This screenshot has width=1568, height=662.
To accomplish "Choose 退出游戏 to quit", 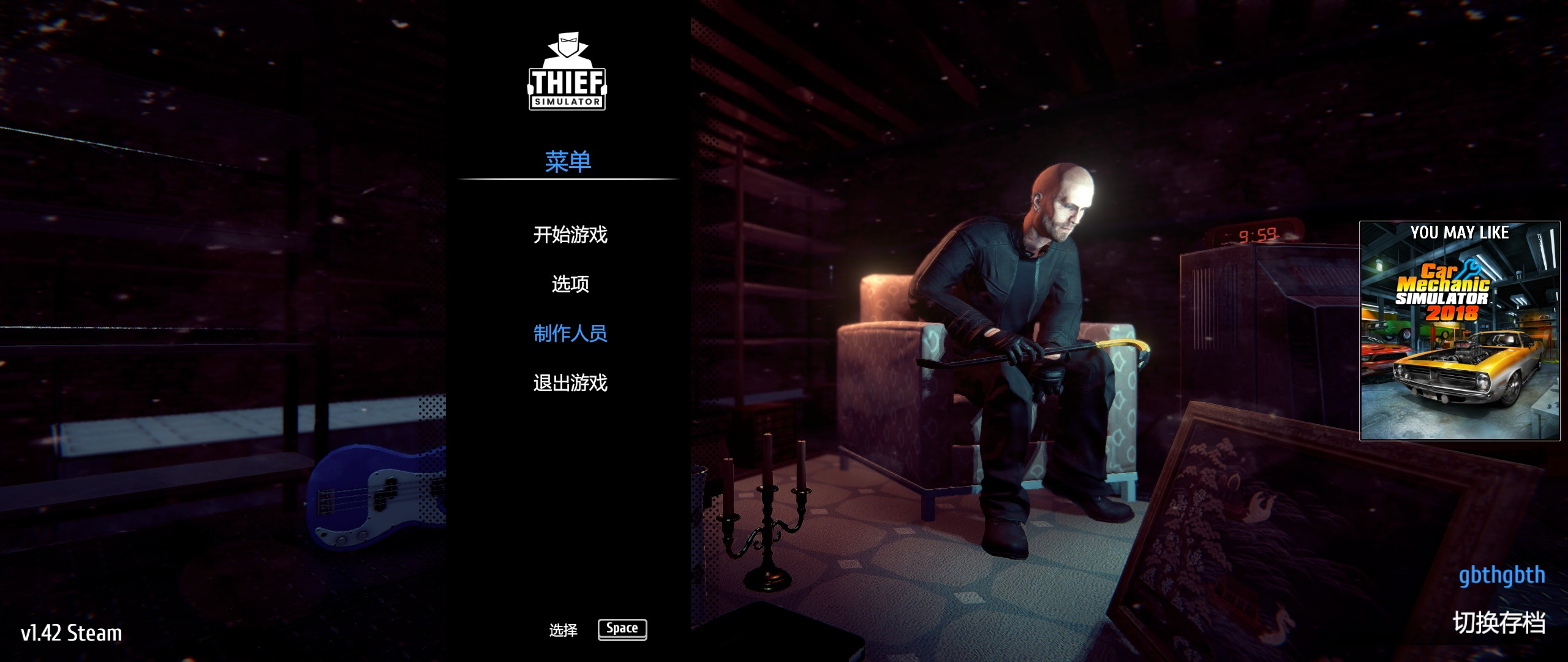I will coord(570,383).
